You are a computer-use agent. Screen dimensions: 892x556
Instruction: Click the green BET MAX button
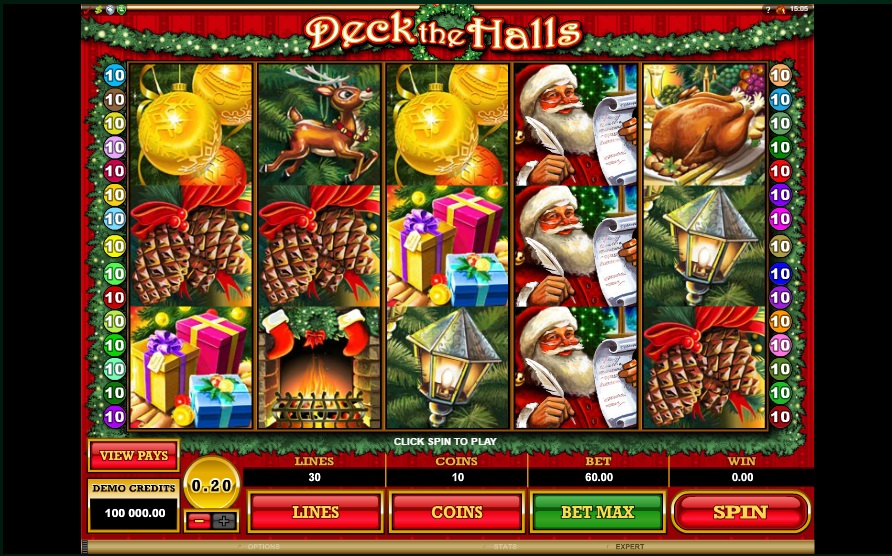point(597,512)
